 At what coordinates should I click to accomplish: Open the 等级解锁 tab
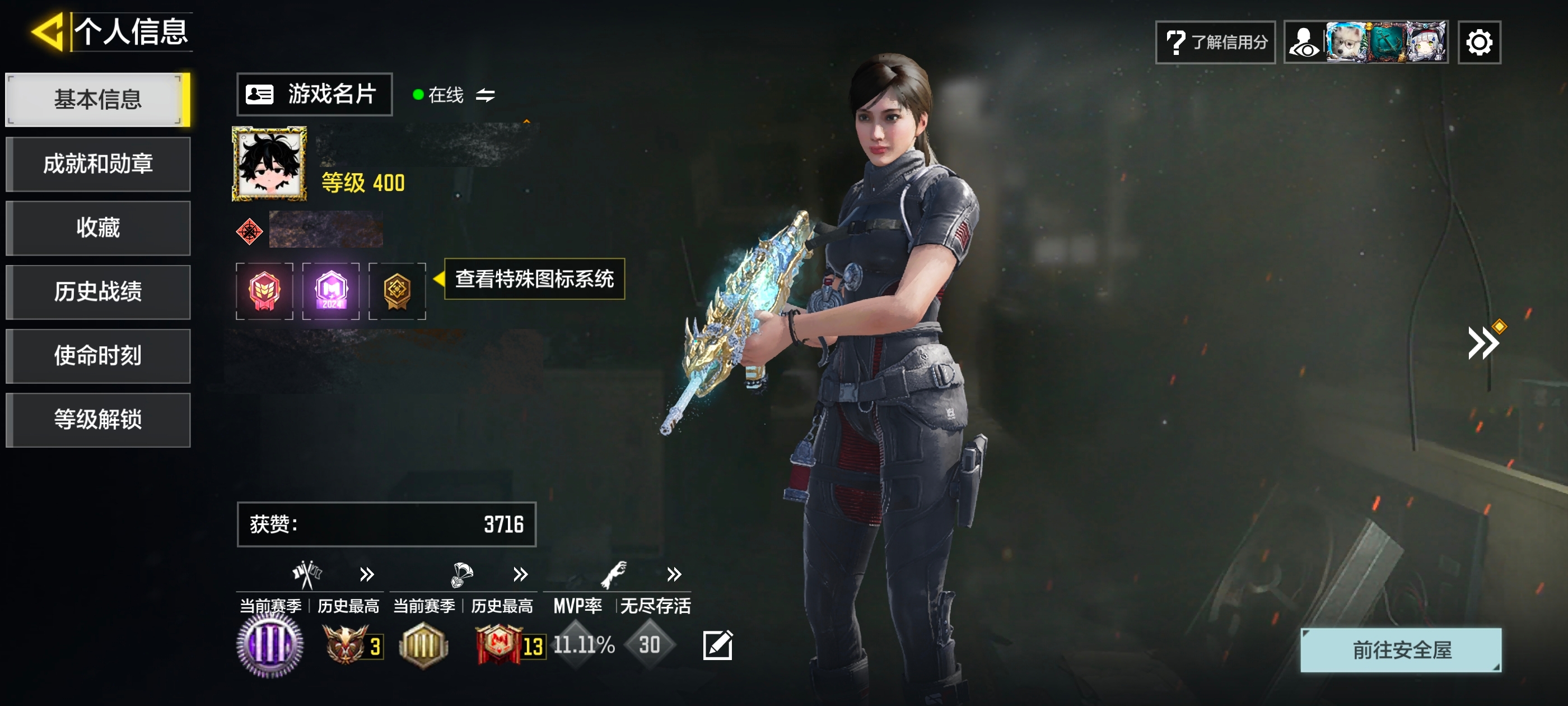click(97, 420)
